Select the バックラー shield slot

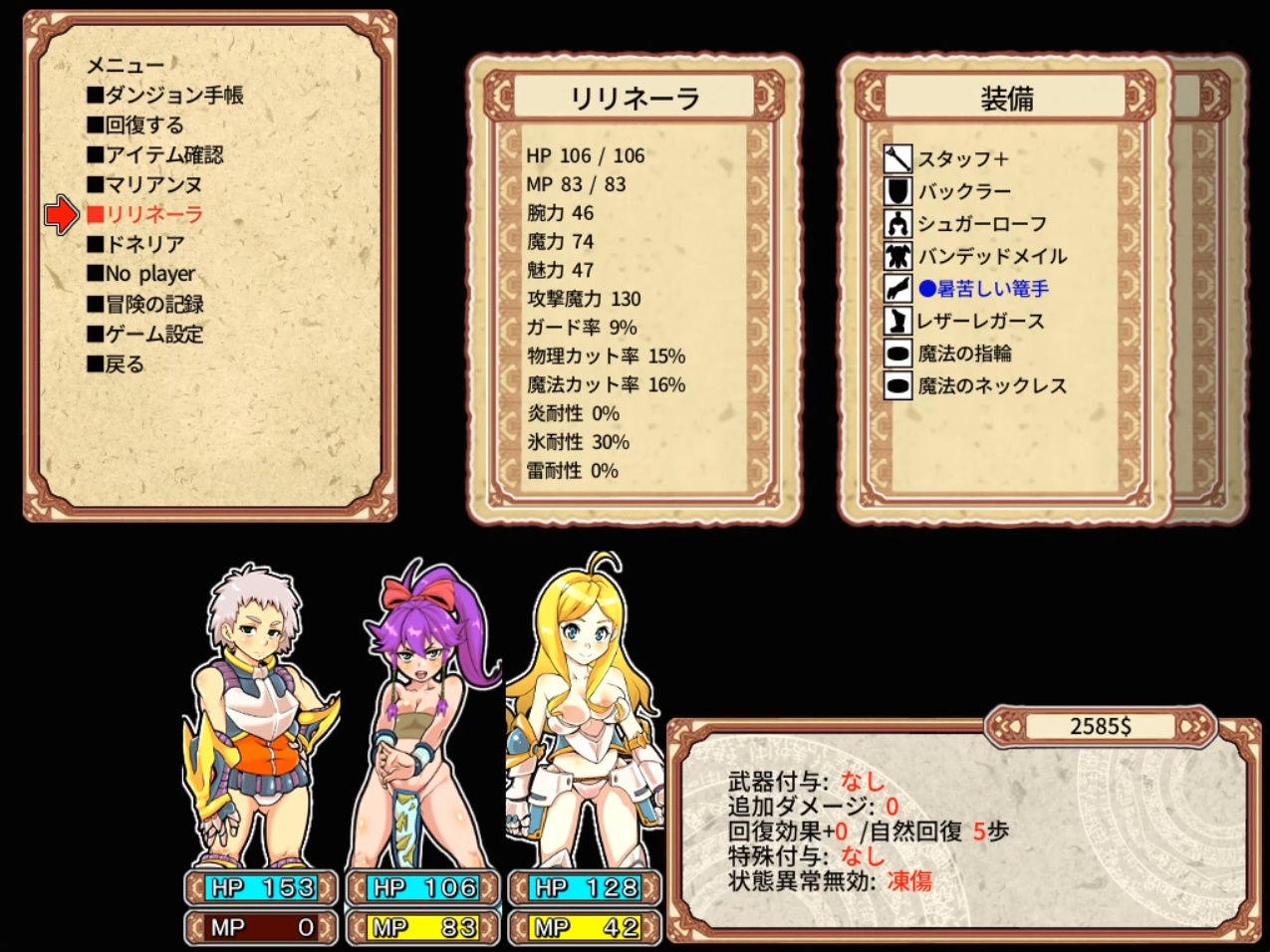point(963,191)
